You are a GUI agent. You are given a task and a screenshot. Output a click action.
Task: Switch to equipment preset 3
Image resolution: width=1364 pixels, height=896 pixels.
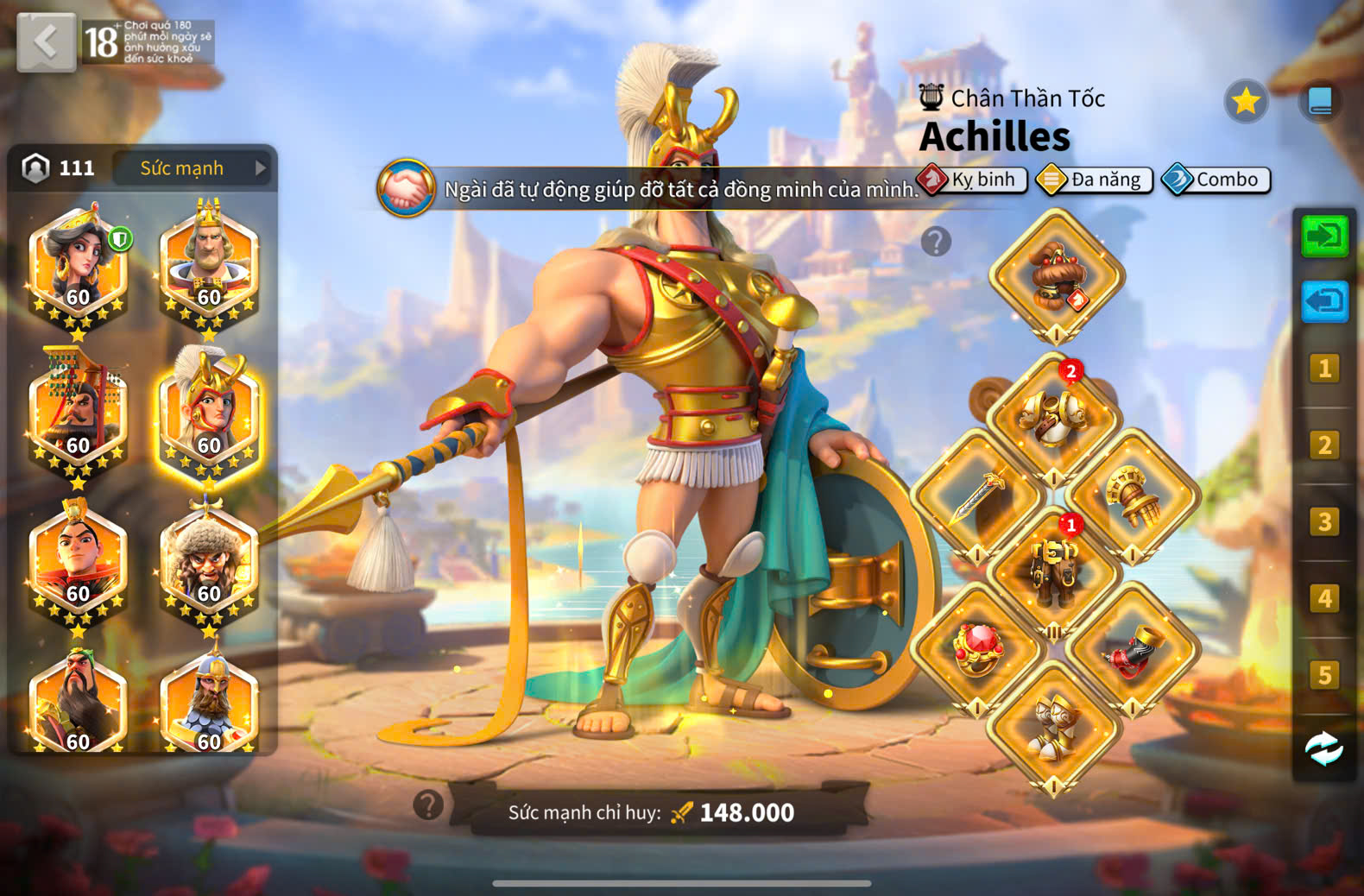click(1324, 522)
